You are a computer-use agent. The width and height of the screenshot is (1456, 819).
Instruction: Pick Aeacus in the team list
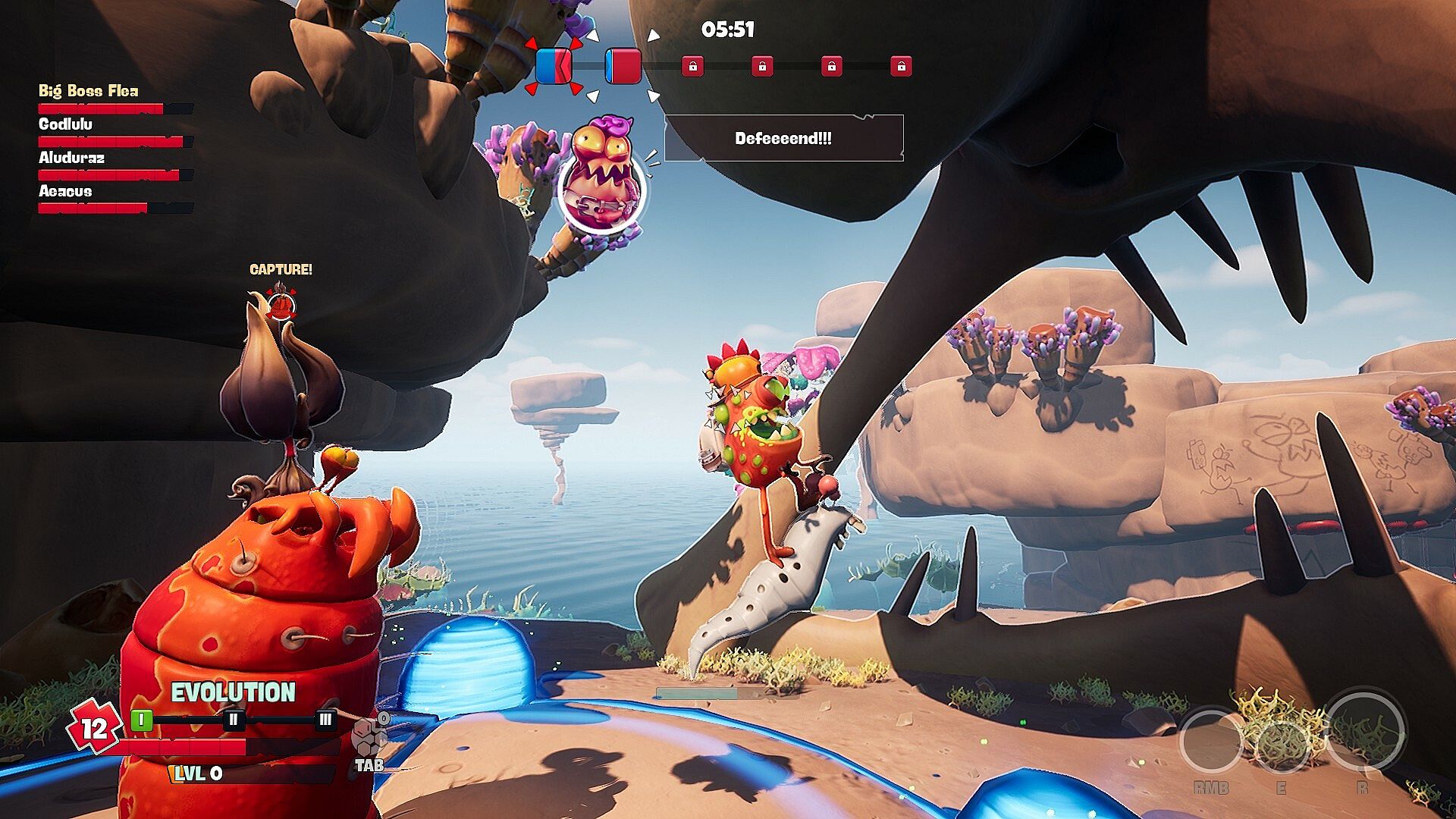click(x=65, y=191)
